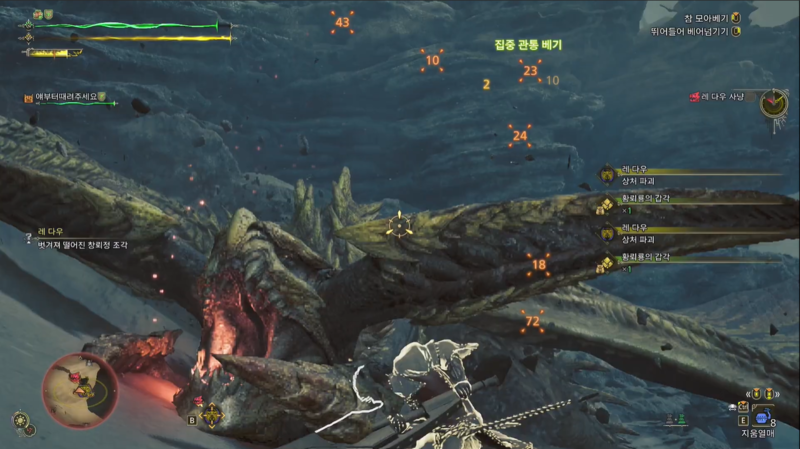Click the monster lock-on target icon

(x=399, y=225)
